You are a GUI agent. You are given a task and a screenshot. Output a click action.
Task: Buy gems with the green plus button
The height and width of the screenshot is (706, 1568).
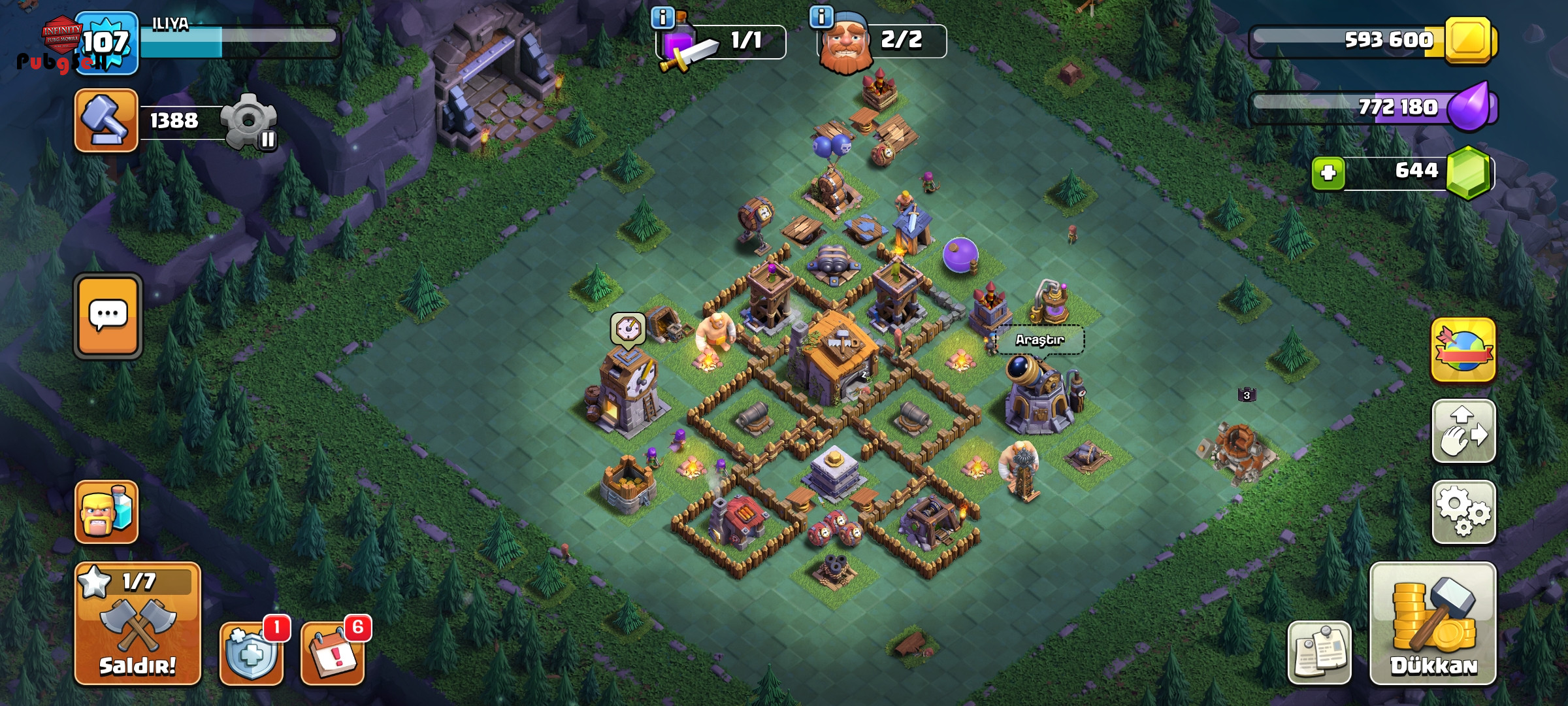click(1328, 173)
